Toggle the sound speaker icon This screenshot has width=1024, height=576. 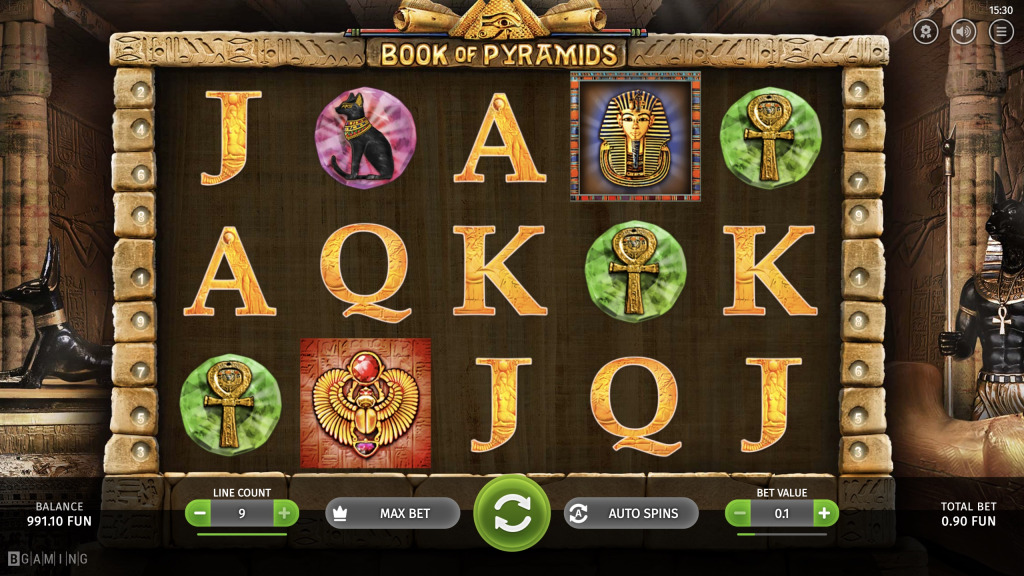(964, 31)
